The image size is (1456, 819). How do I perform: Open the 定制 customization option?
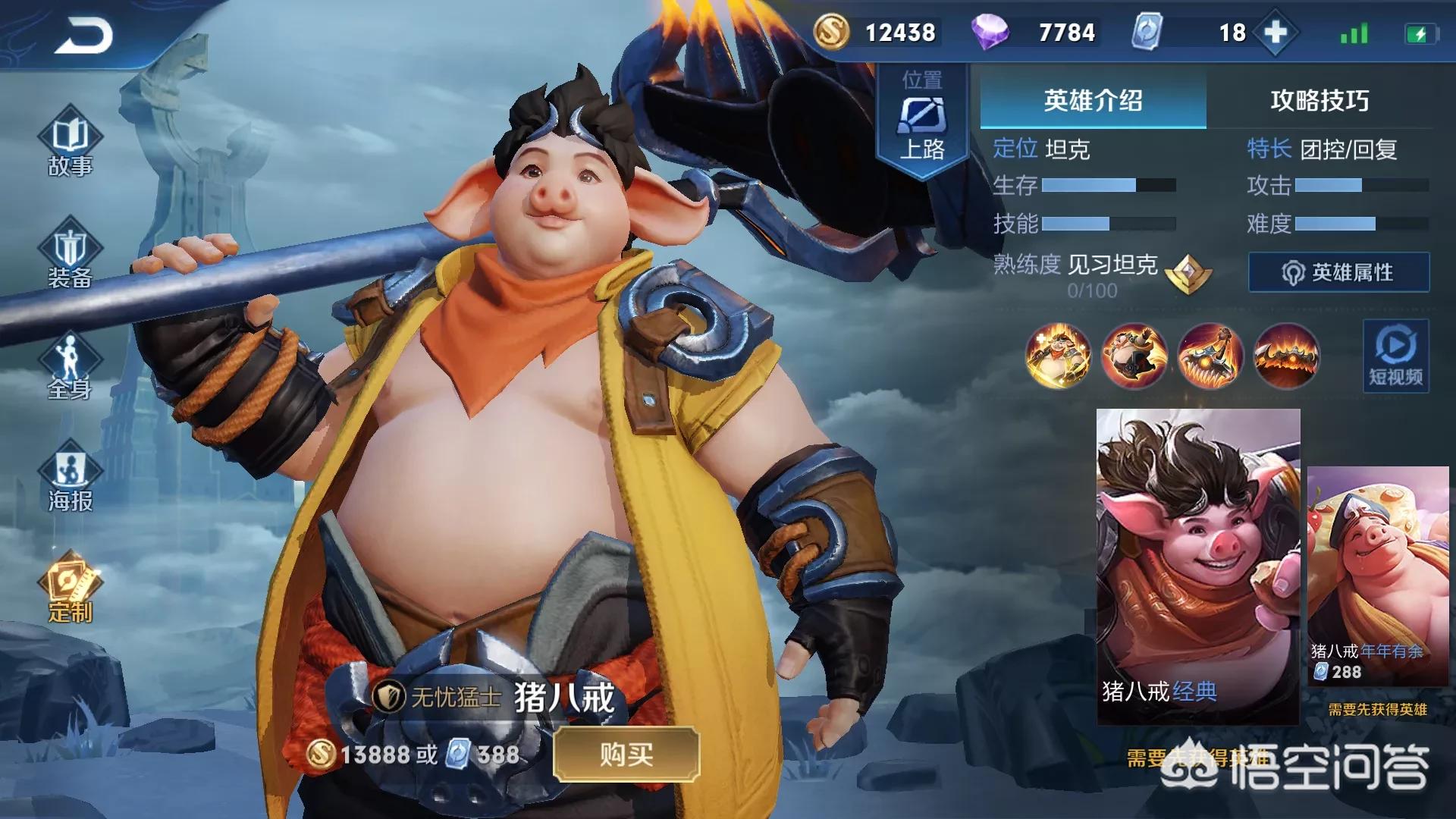[70, 588]
